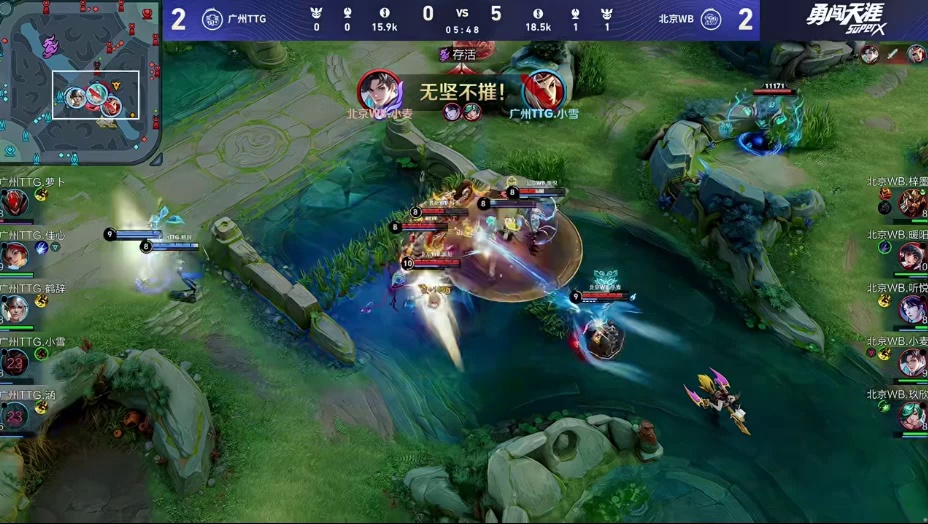Choose 广州TTG.鹤辞's hero portrait
The width and height of the screenshot is (928, 524).
[x=14, y=309]
